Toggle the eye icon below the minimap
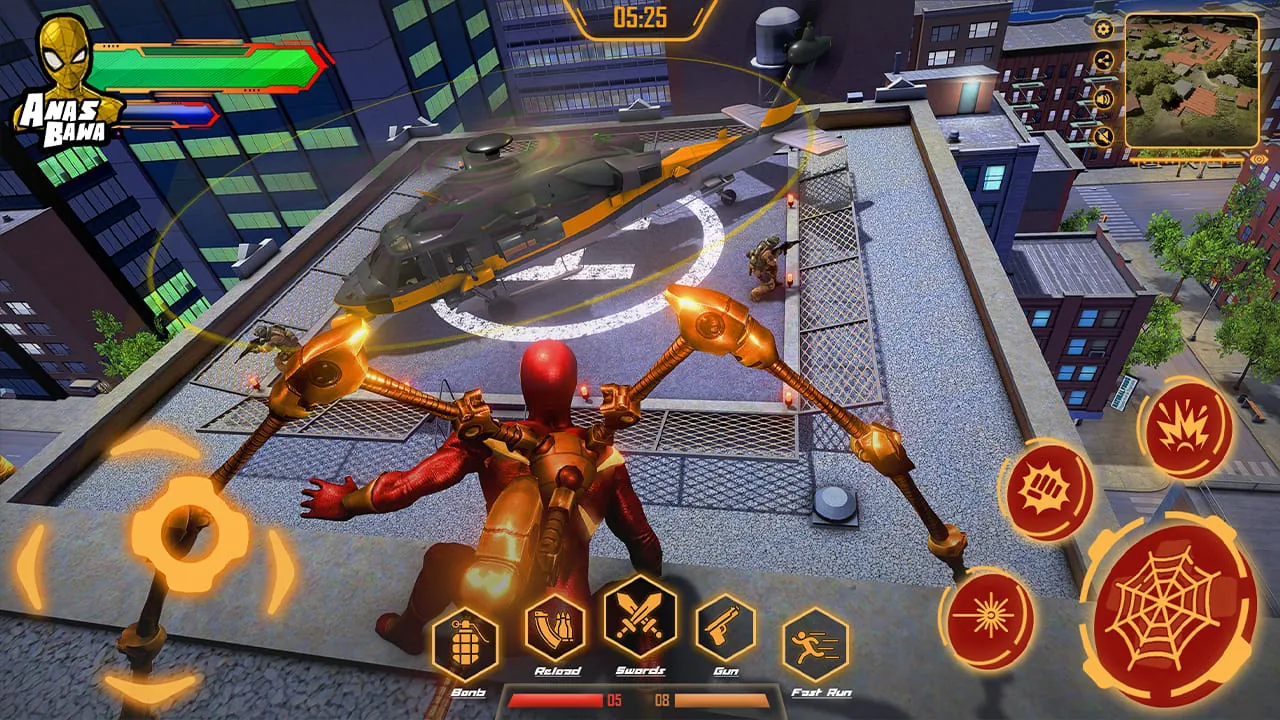The height and width of the screenshot is (720, 1280). point(1258,159)
